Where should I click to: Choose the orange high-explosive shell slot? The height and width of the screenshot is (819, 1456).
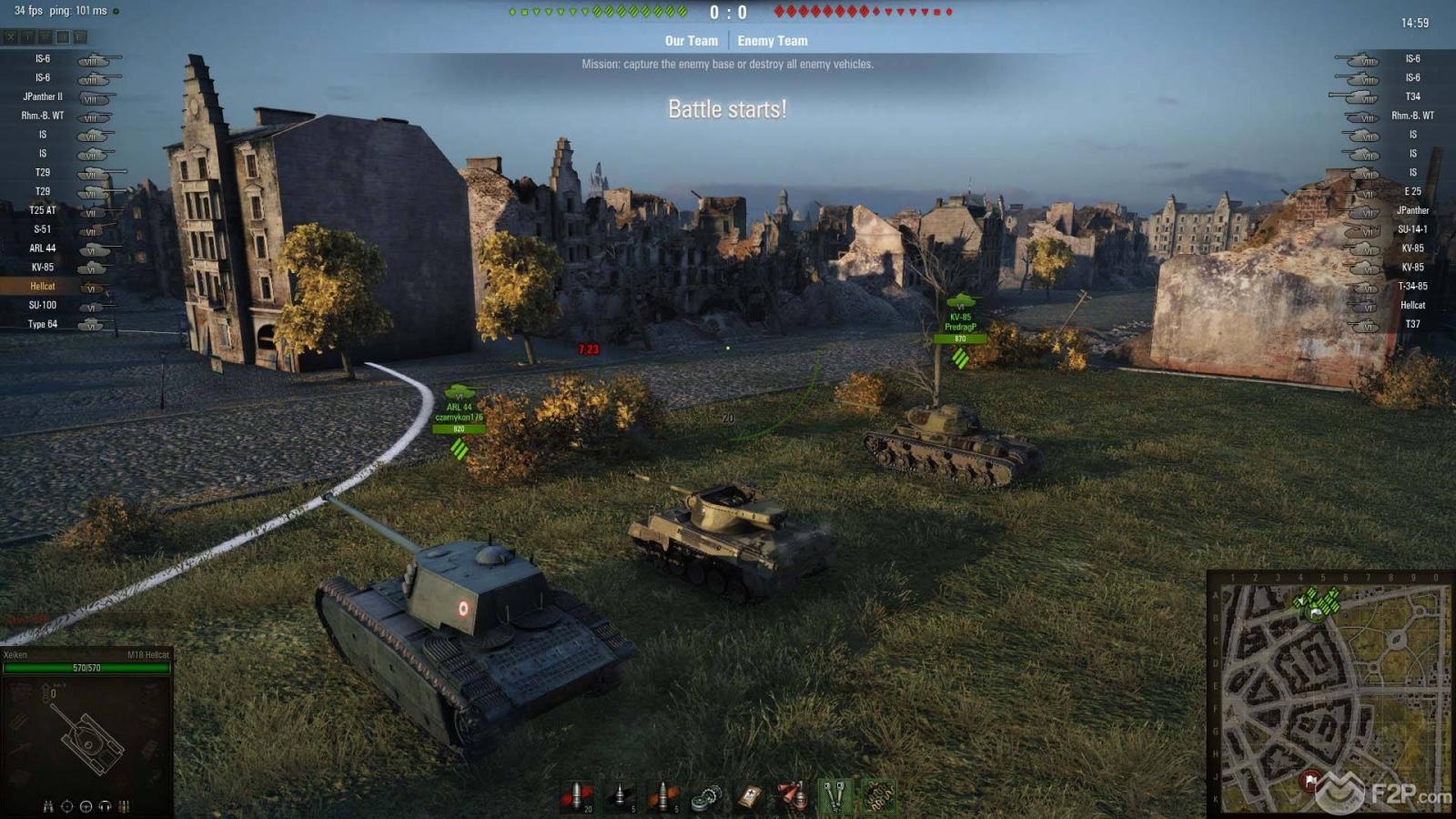(x=663, y=796)
